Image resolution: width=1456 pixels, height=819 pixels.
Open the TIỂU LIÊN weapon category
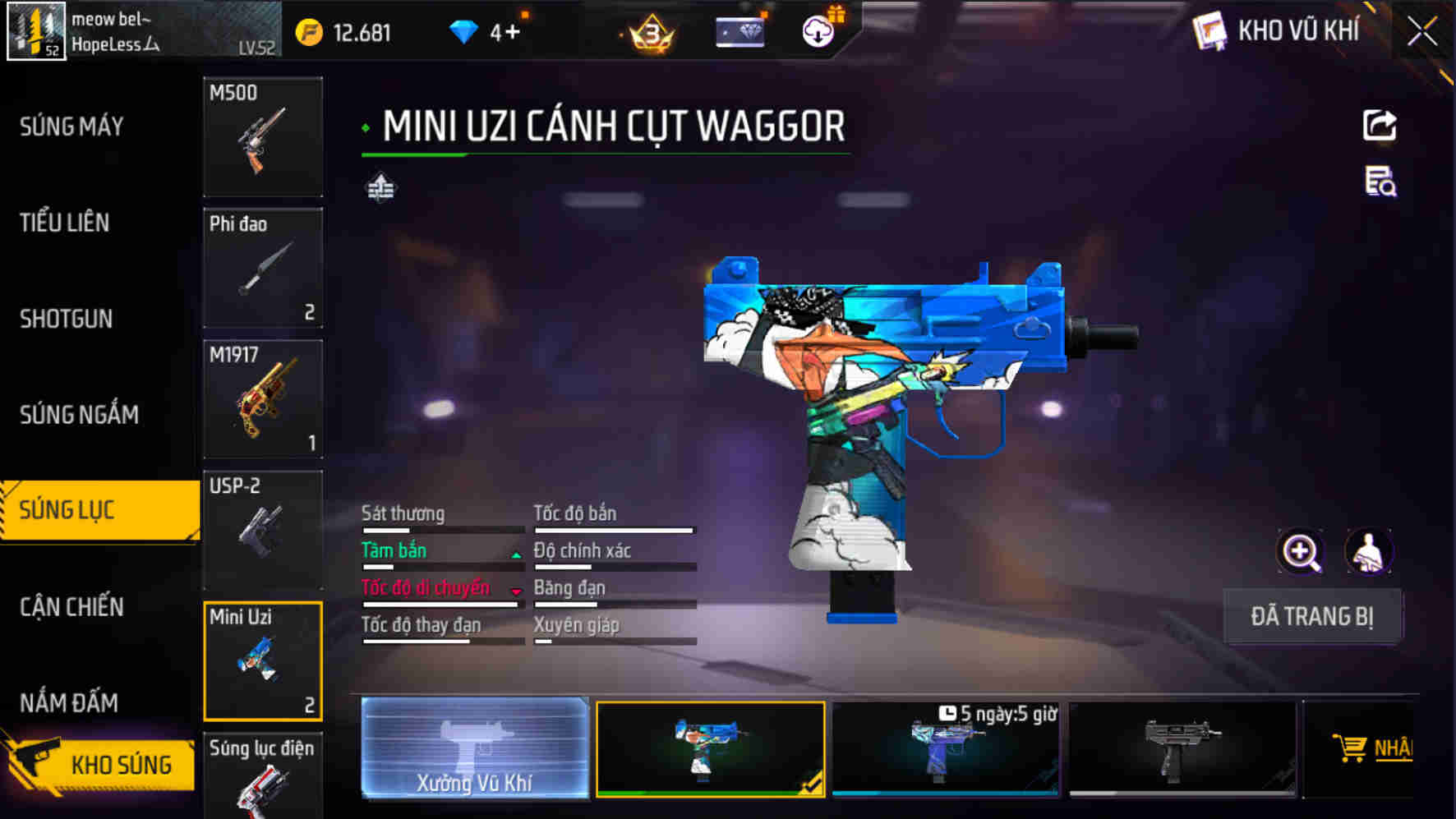(65, 223)
